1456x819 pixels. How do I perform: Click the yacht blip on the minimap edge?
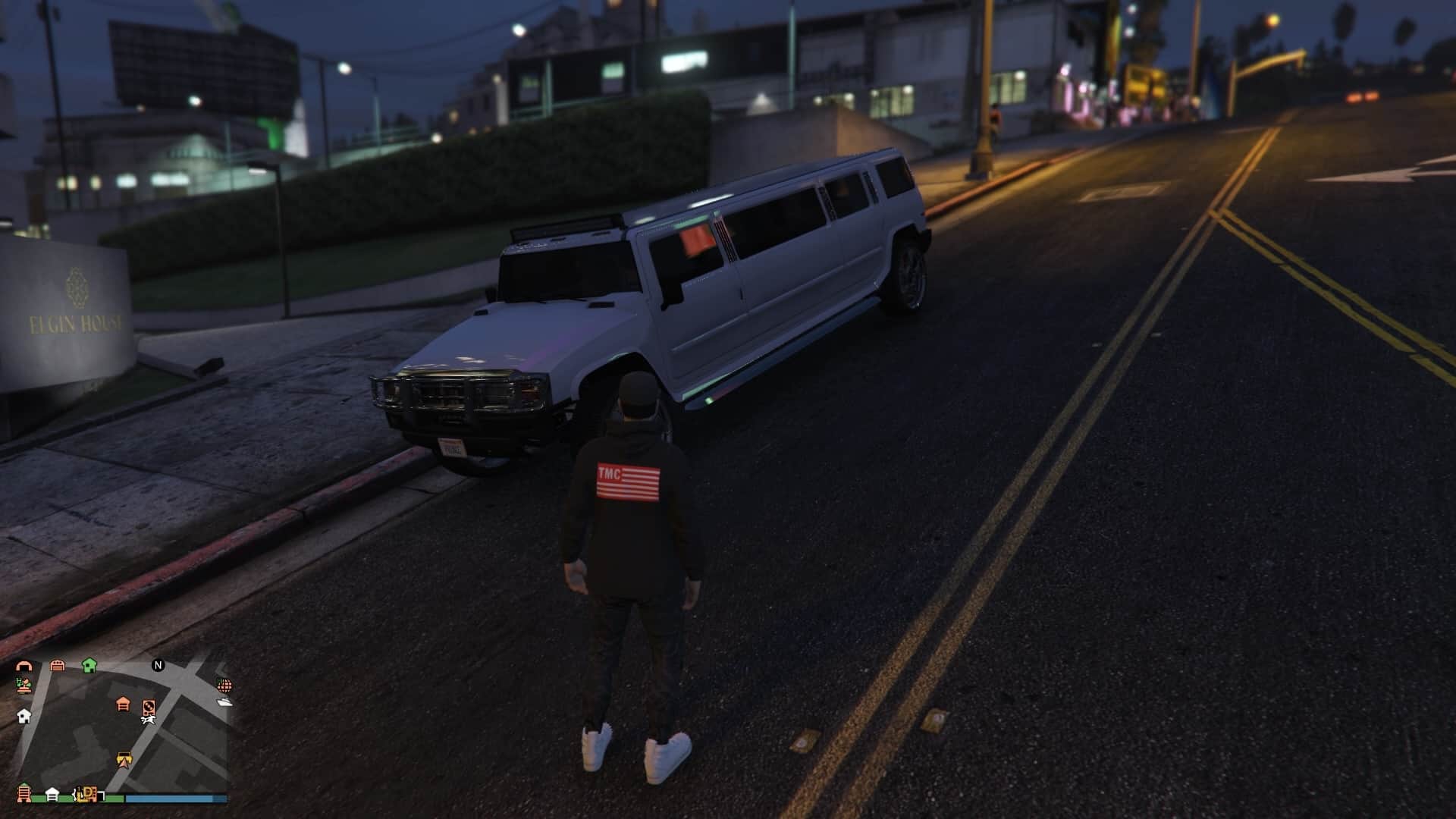coord(224,702)
